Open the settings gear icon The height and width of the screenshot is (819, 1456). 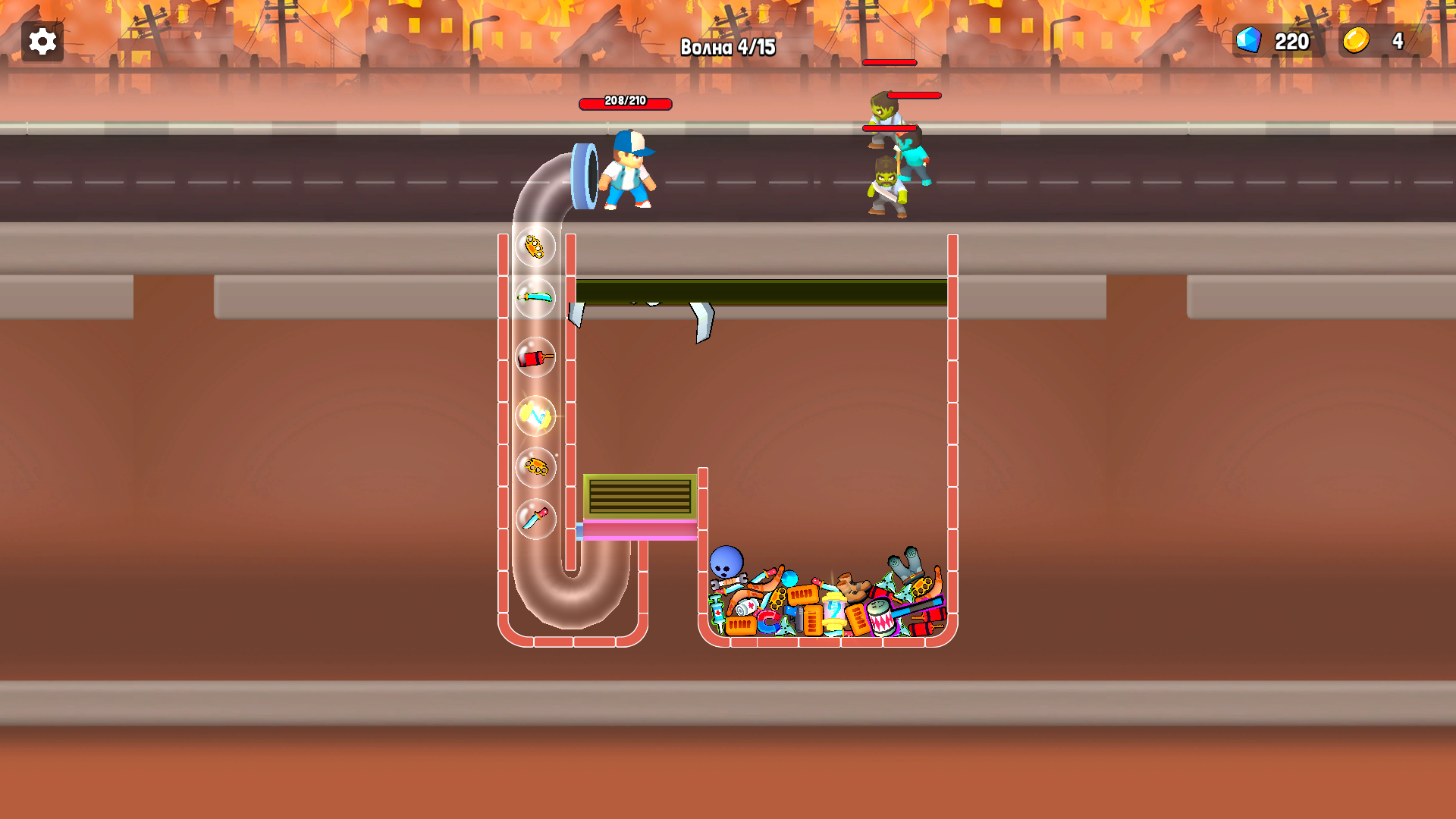pos(42,42)
